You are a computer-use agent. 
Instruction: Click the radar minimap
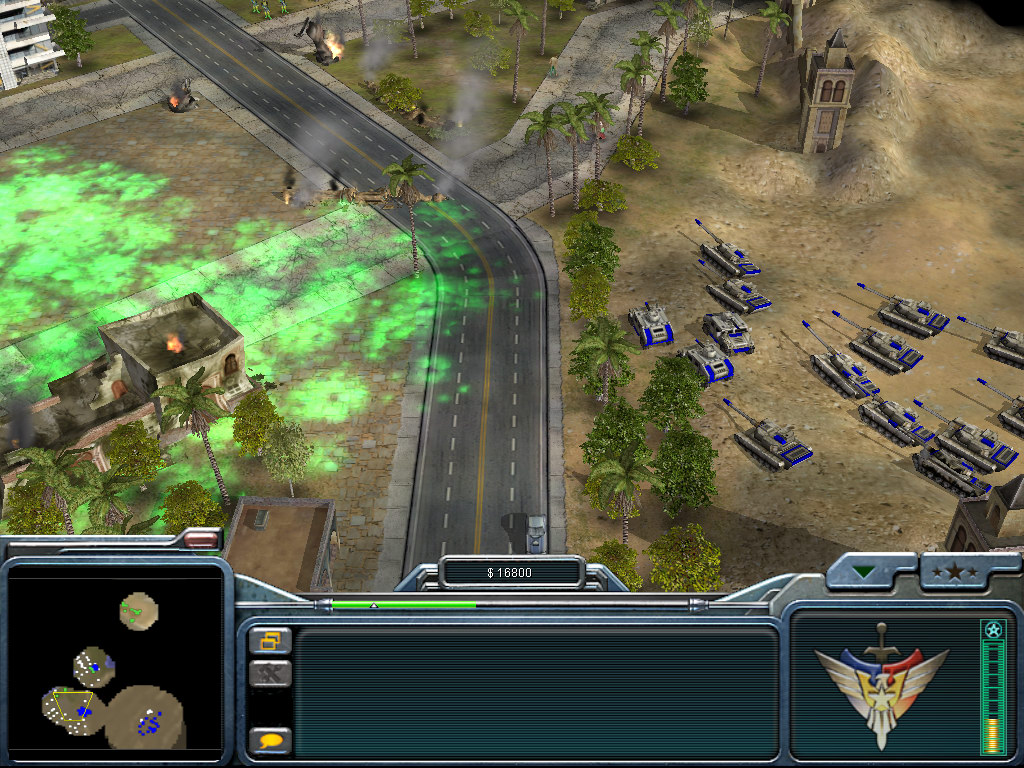pyautogui.click(x=114, y=662)
